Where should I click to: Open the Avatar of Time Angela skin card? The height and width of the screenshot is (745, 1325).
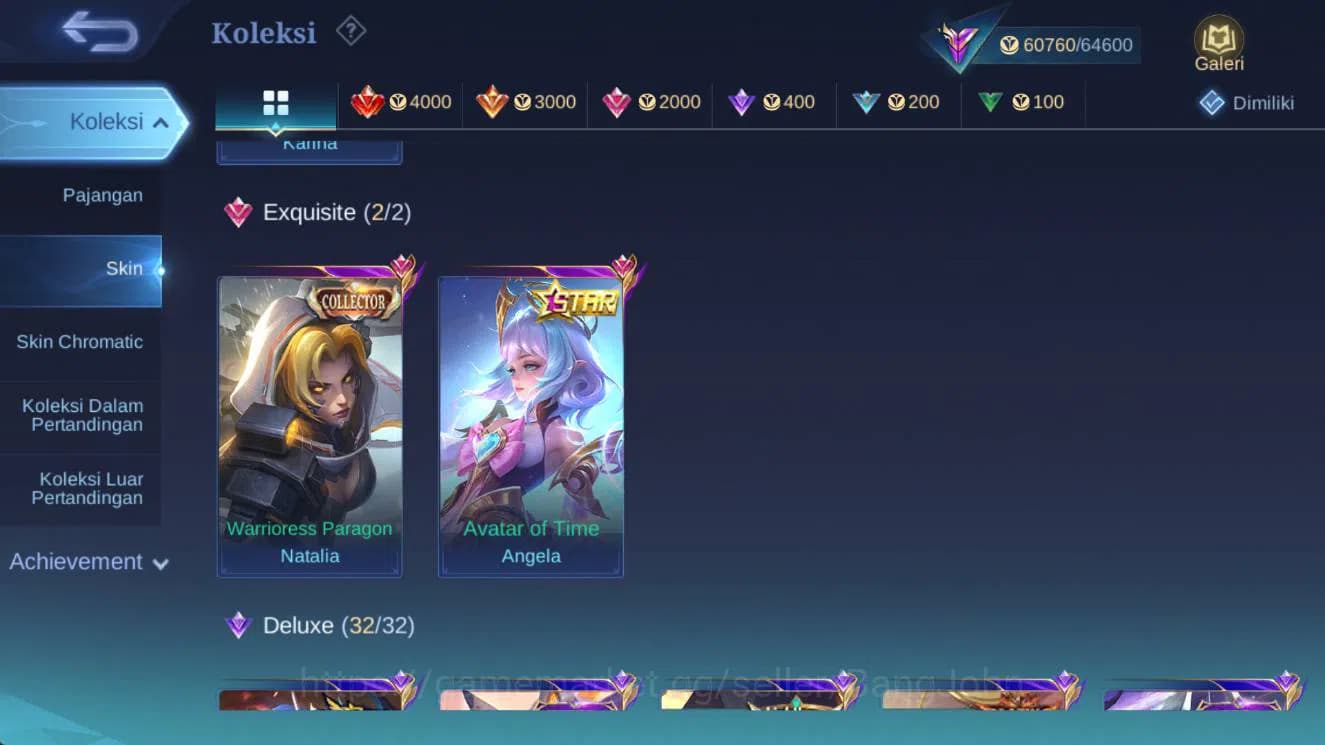(531, 420)
